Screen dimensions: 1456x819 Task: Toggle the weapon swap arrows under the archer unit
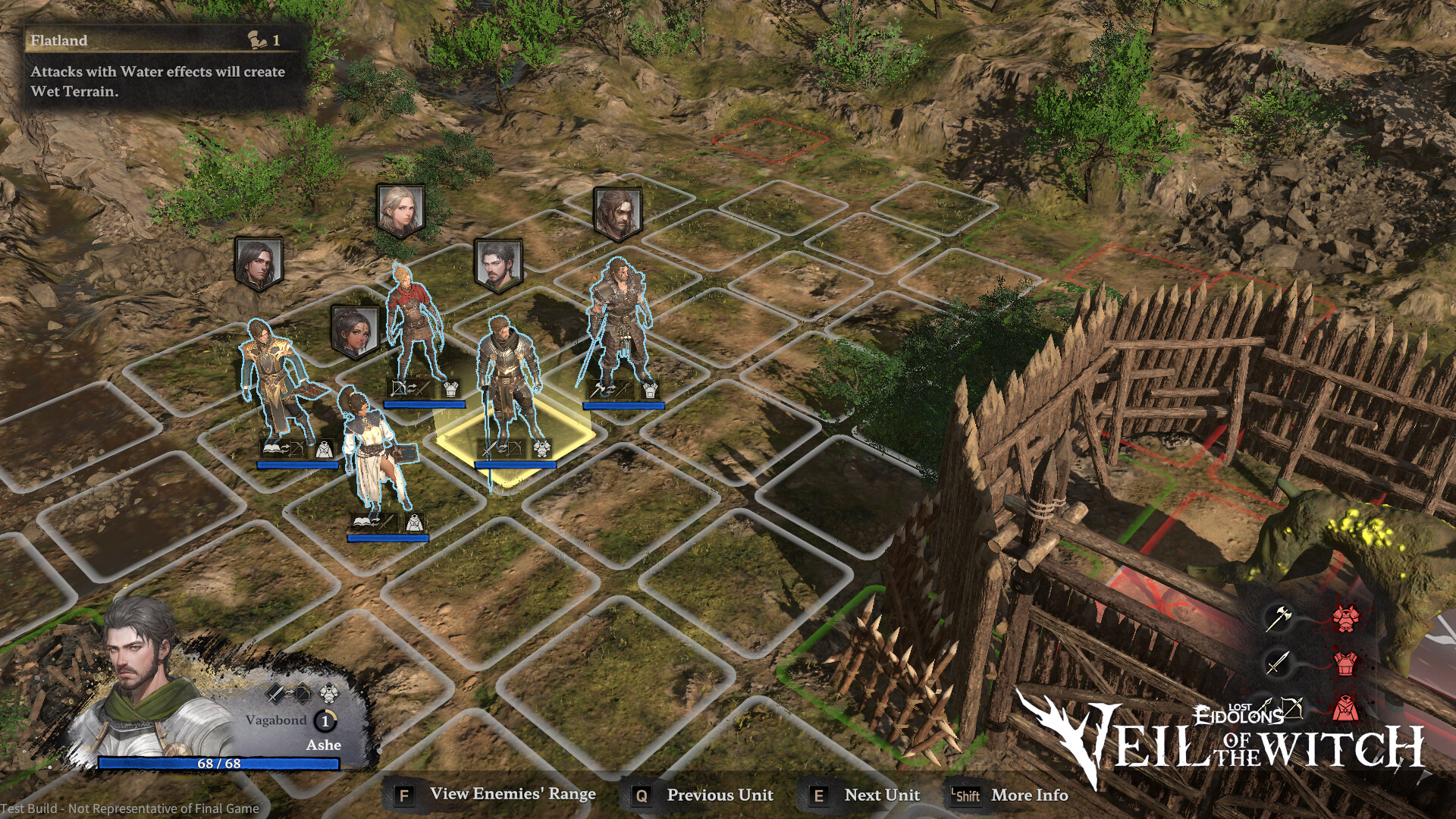click(x=412, y=388)
